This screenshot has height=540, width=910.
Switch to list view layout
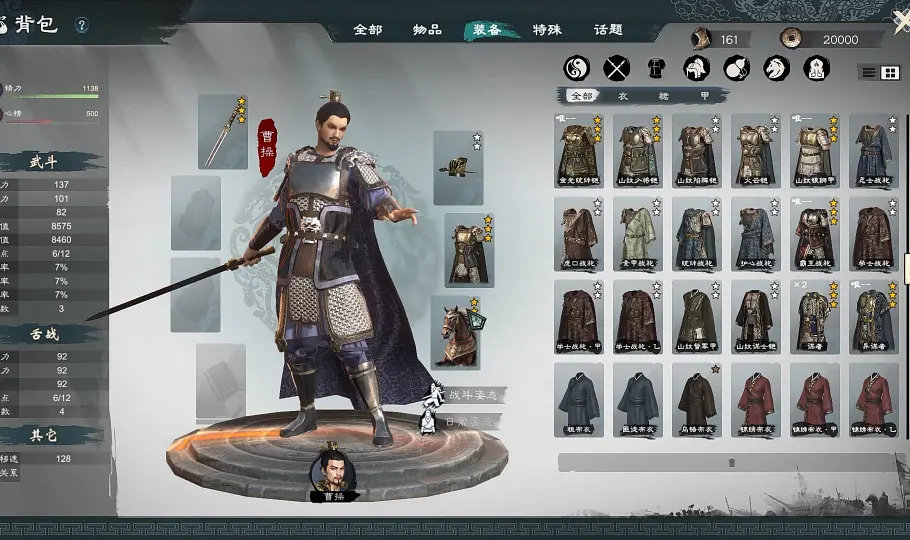[x=869, y=73]
